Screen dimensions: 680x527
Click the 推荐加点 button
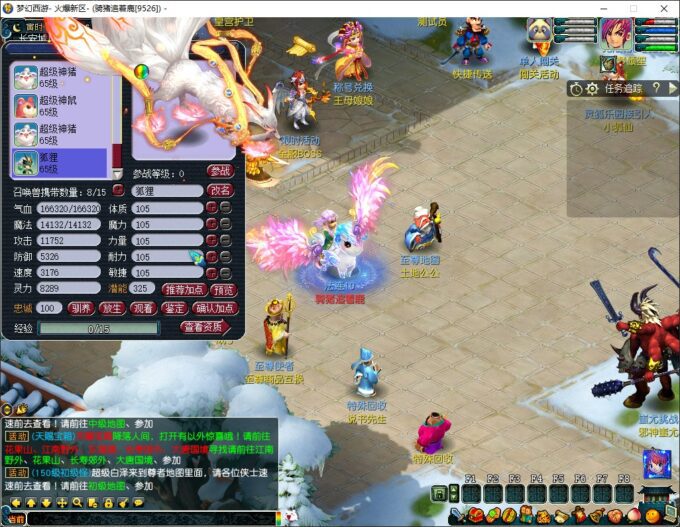[183, 289]
